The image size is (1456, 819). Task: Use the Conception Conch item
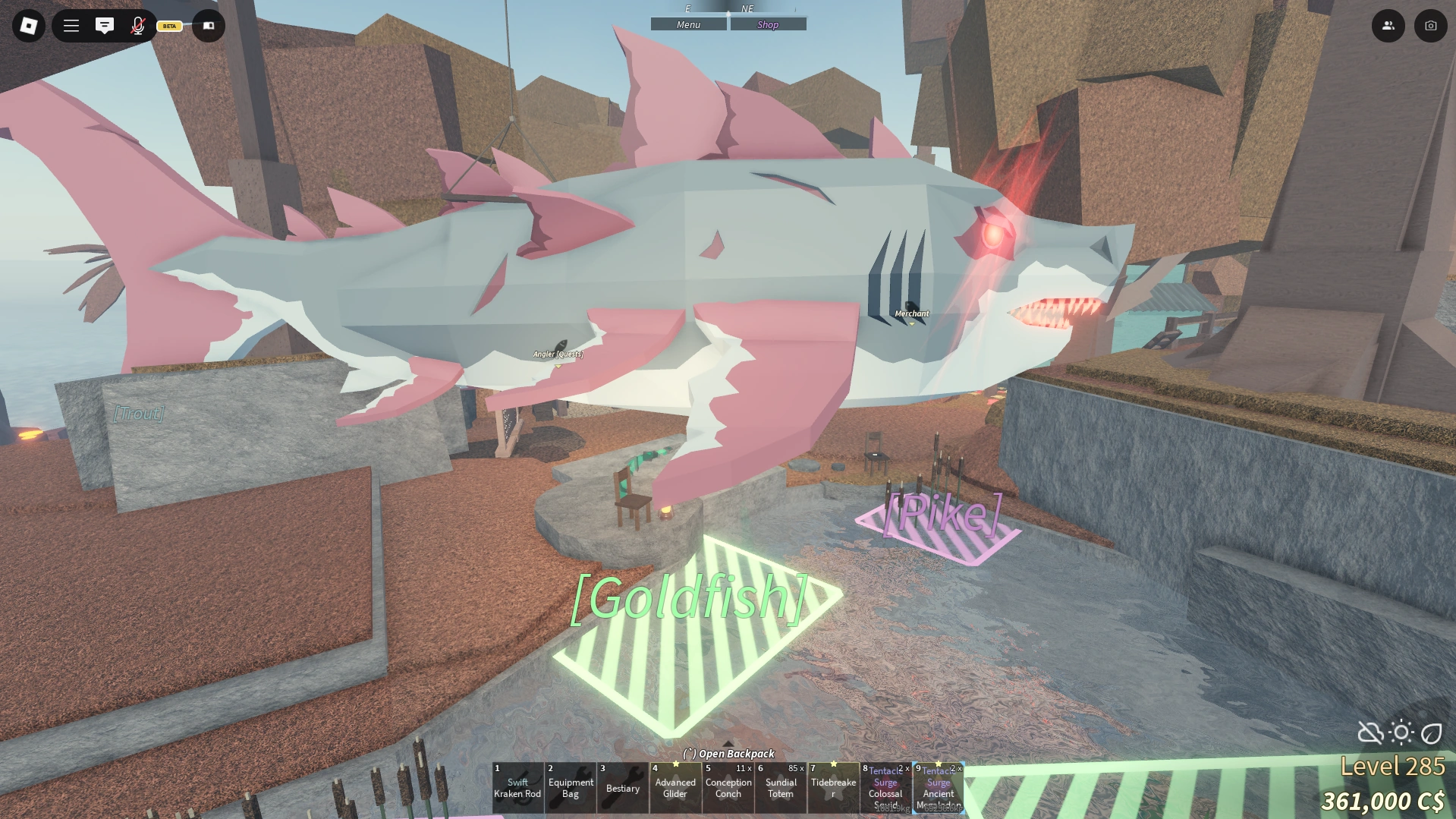728,789
